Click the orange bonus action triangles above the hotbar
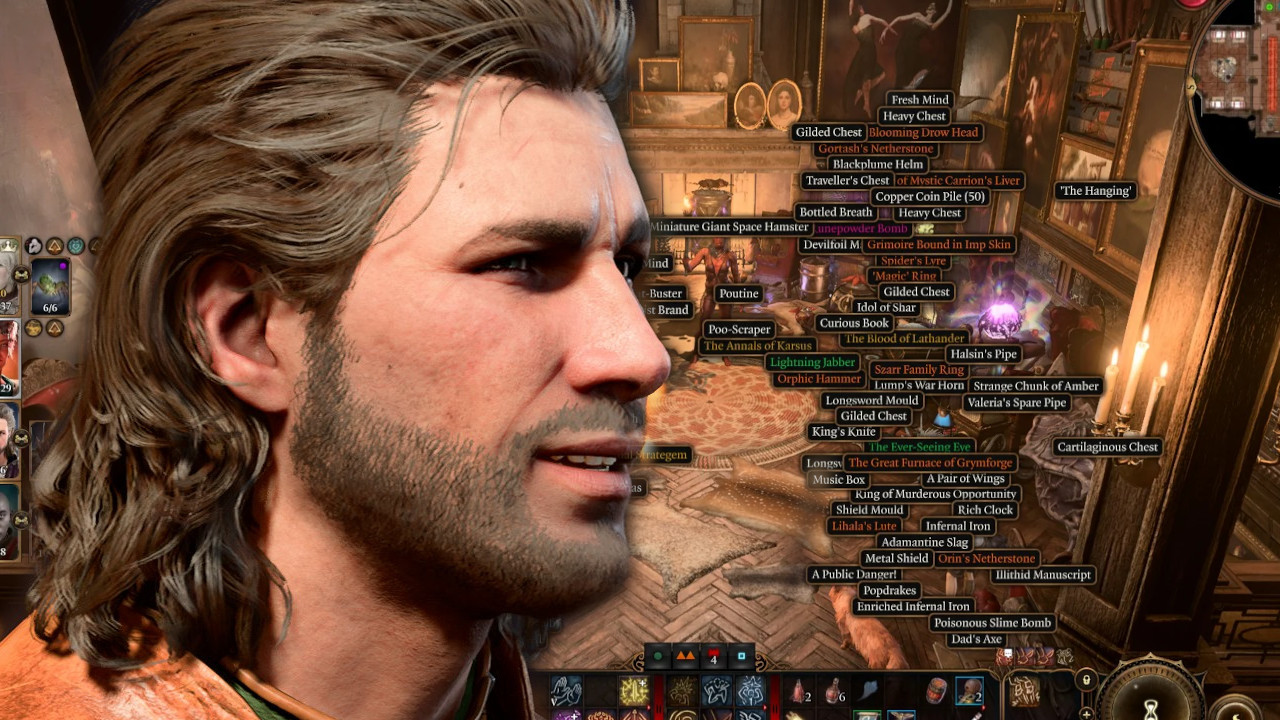The height and width of the screenshot is (720, 1280). click(685, 655)
